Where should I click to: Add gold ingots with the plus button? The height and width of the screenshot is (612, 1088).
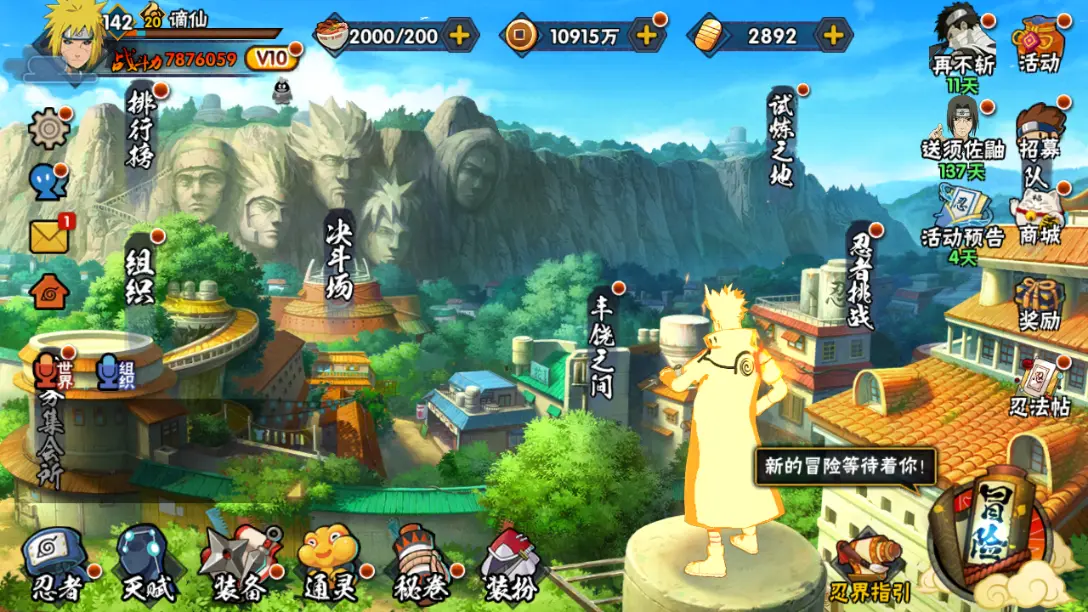(832, 36)
